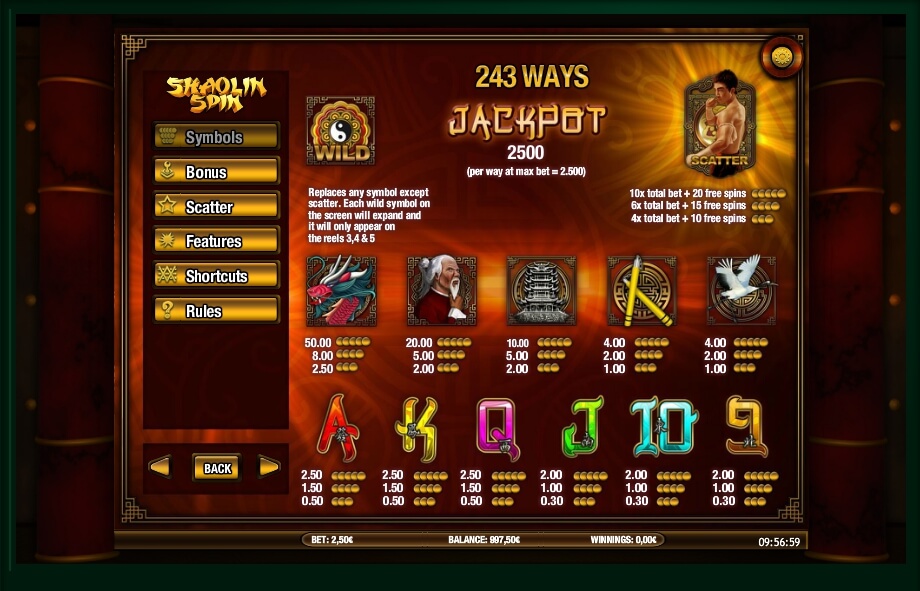Close paytable with round corner button
Screen dimensions: 920x591
coord(781,56)
